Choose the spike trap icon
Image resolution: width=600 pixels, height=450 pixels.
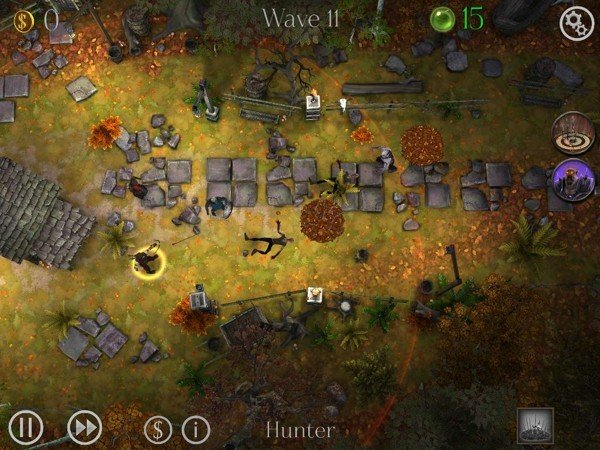(535, 426)
